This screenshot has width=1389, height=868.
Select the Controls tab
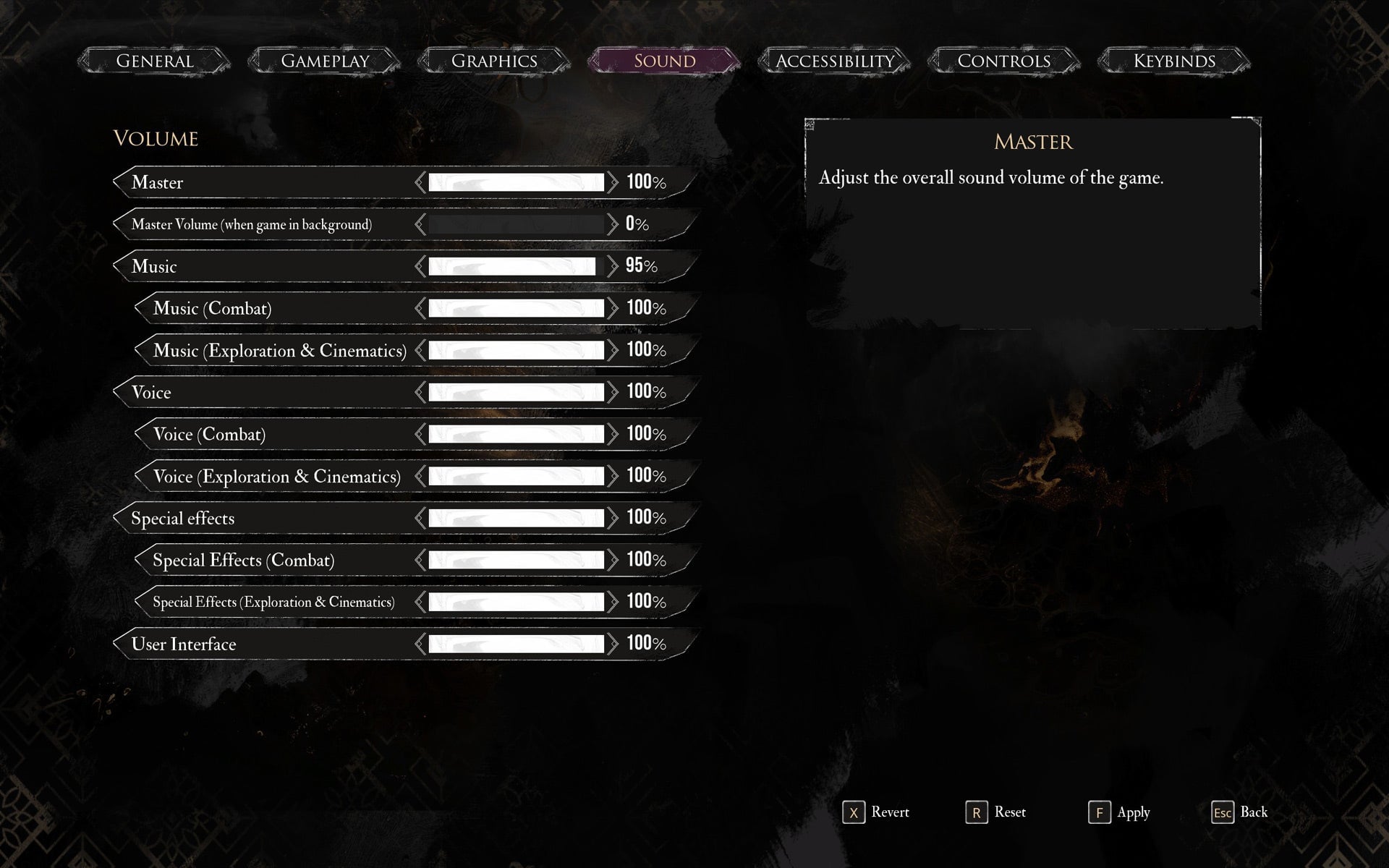pos(1003,61)
